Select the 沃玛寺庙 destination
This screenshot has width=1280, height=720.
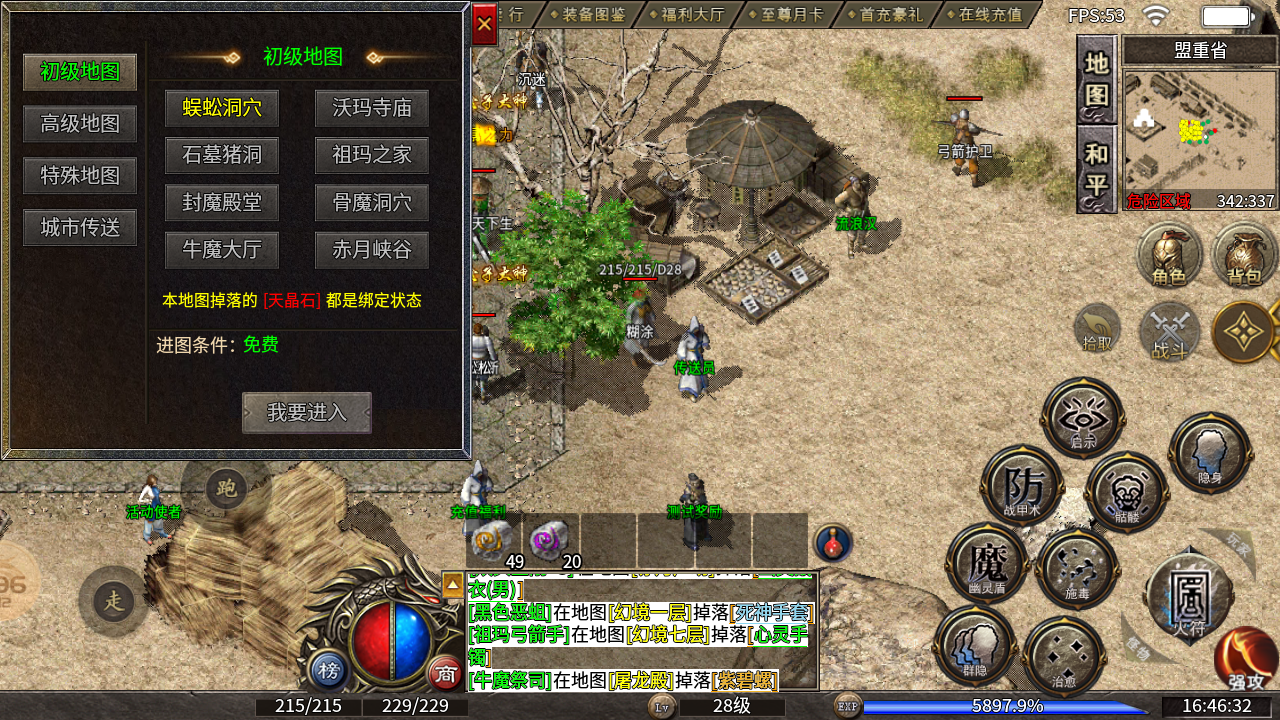[372, 108]
